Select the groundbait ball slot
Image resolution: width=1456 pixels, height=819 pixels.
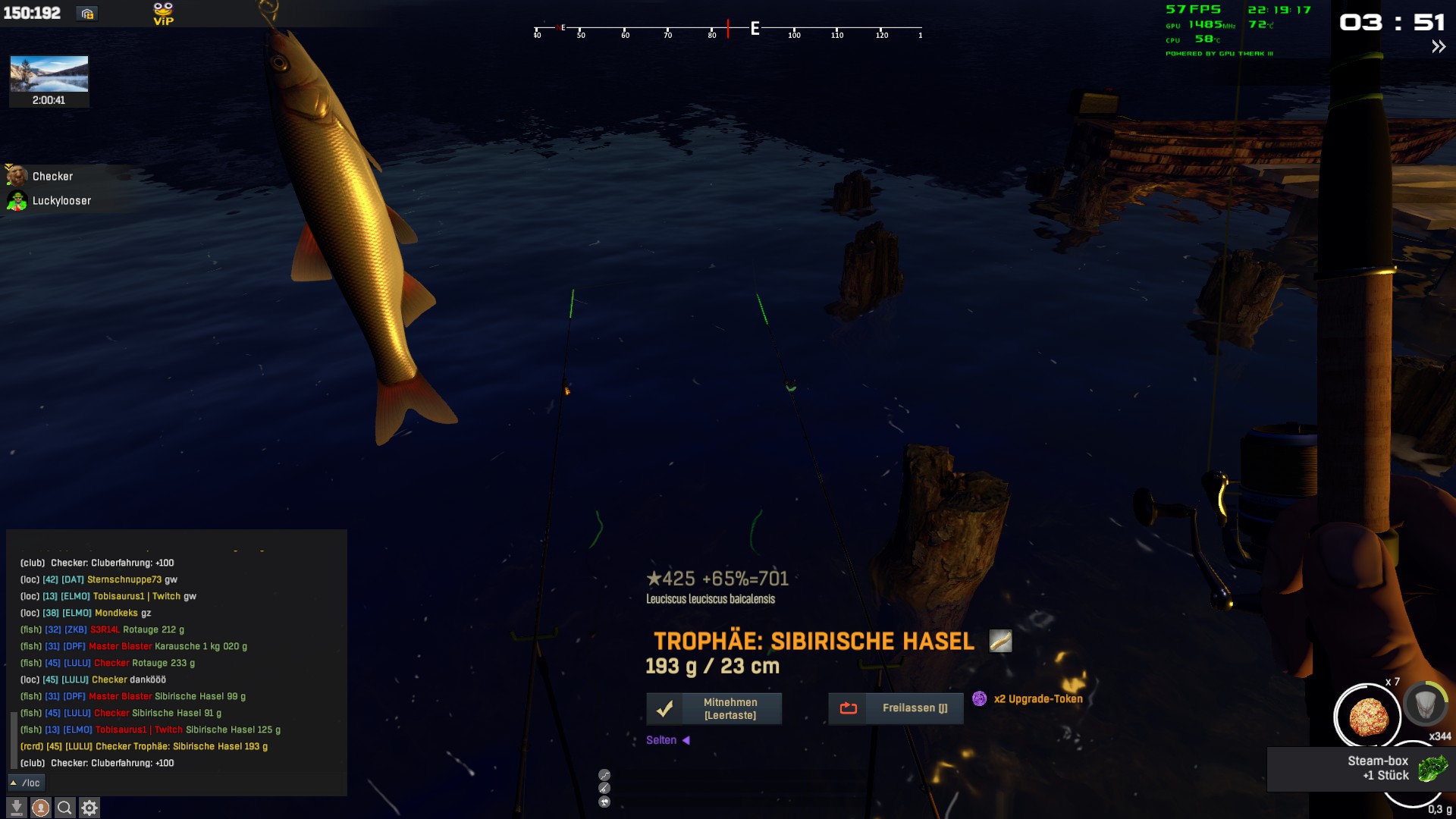coord(1367,716)
